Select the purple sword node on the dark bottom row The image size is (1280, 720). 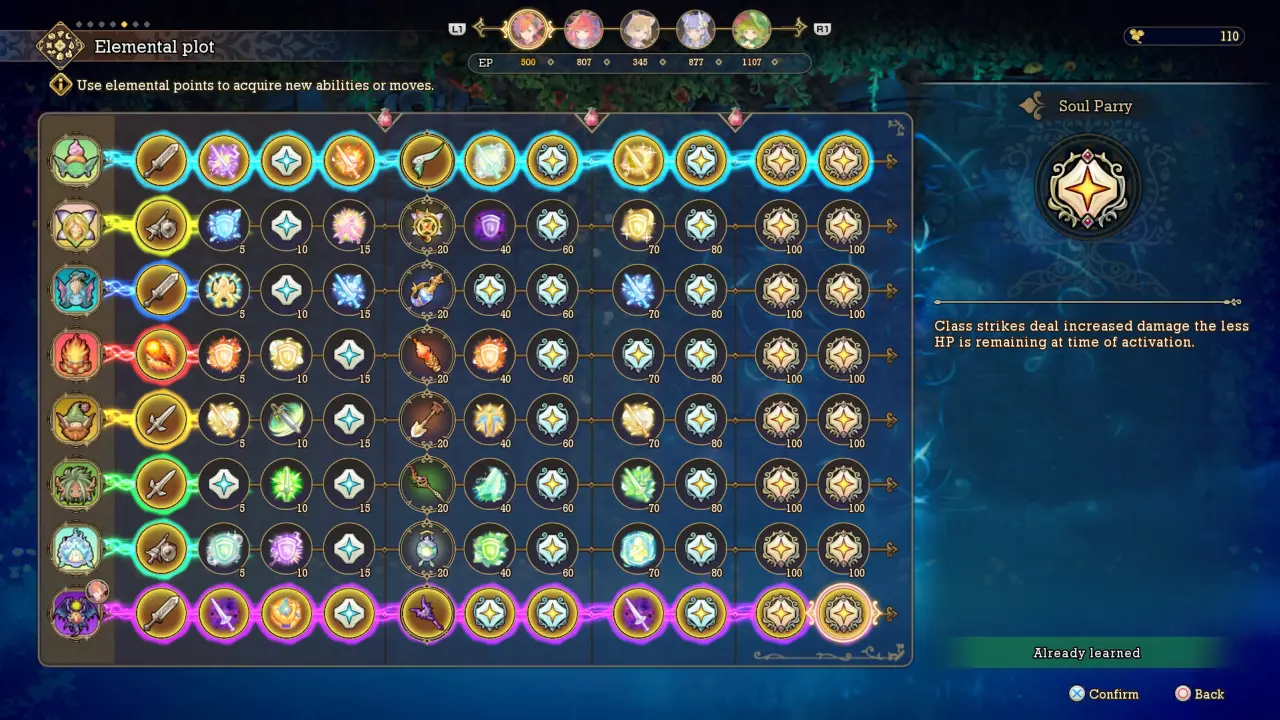224,613
